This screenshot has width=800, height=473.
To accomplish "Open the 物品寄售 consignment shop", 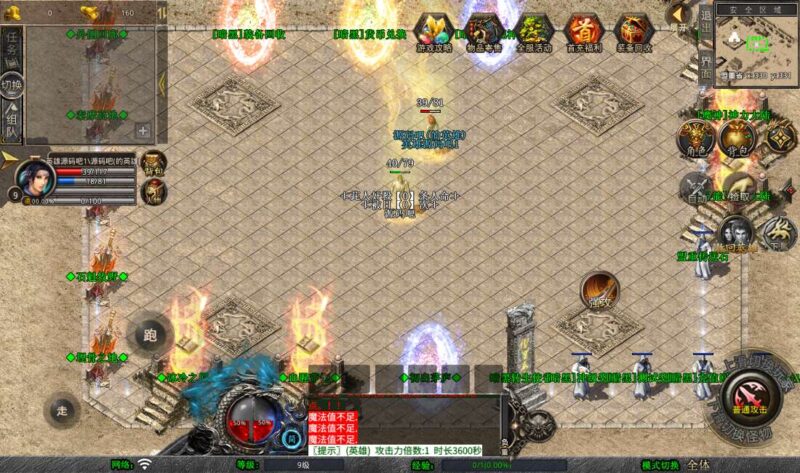I will tap(483, 32).
